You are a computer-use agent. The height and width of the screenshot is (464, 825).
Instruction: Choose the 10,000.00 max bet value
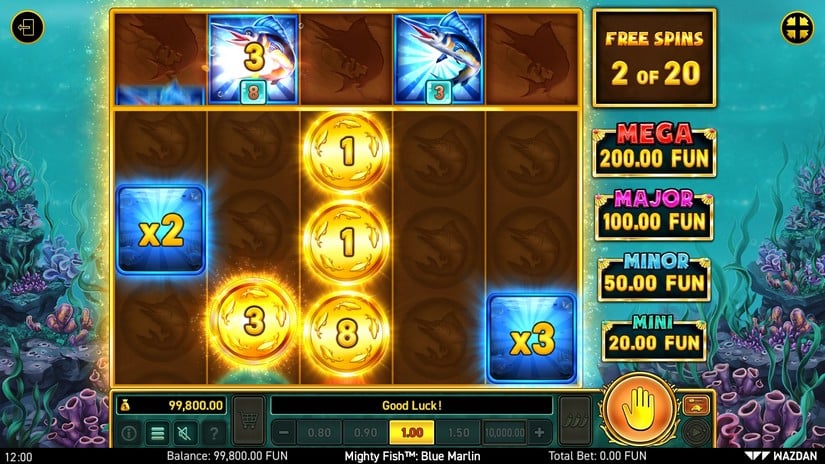[503, 432]
